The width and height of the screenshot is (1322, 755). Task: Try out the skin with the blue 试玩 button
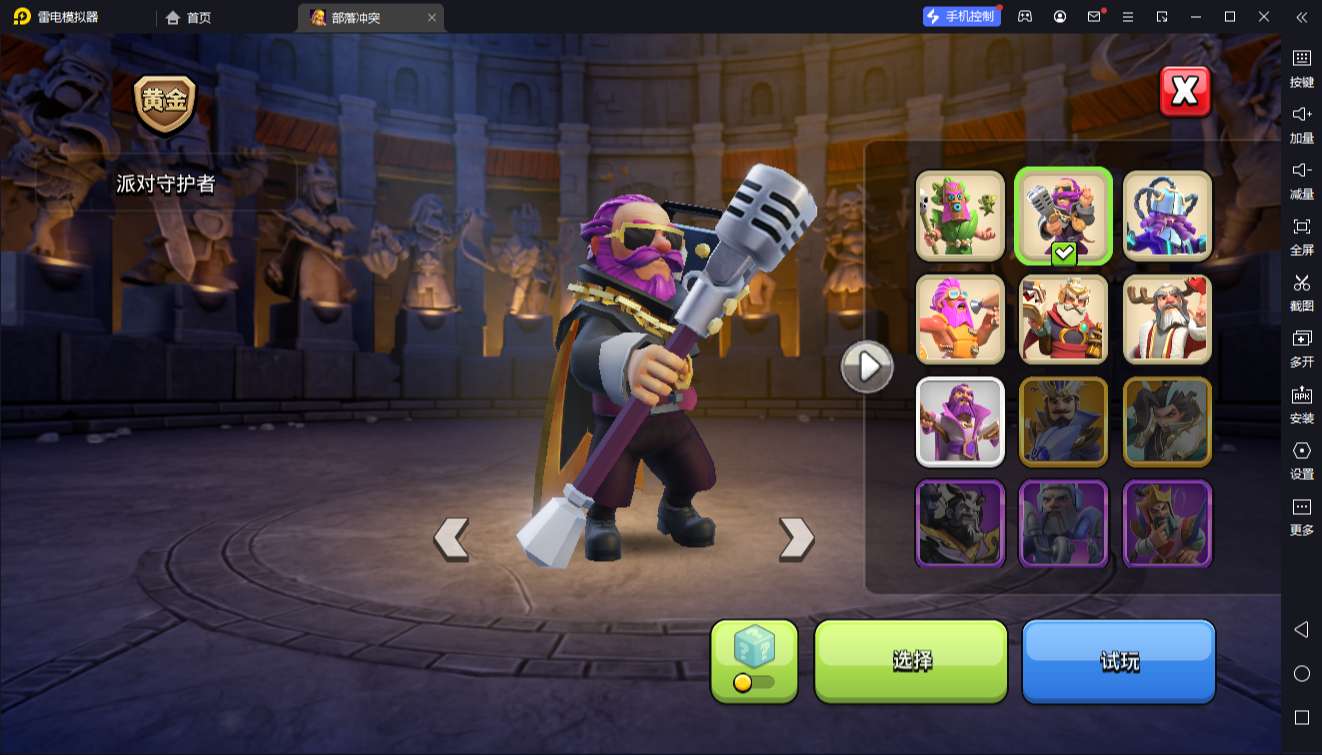coord(1118,661)
